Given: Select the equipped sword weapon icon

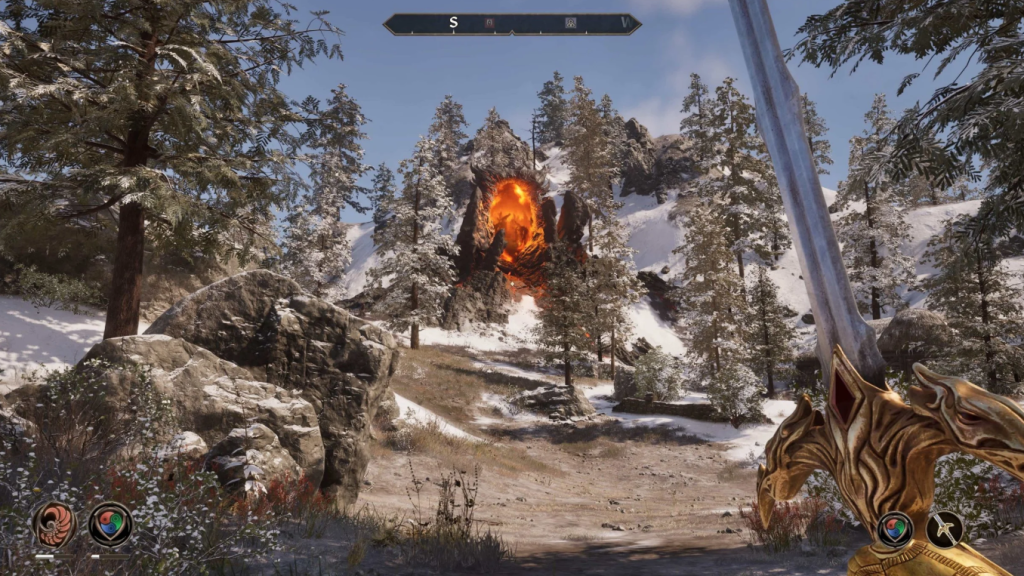Looking at the screenshot, I should (x=944, y=529).
